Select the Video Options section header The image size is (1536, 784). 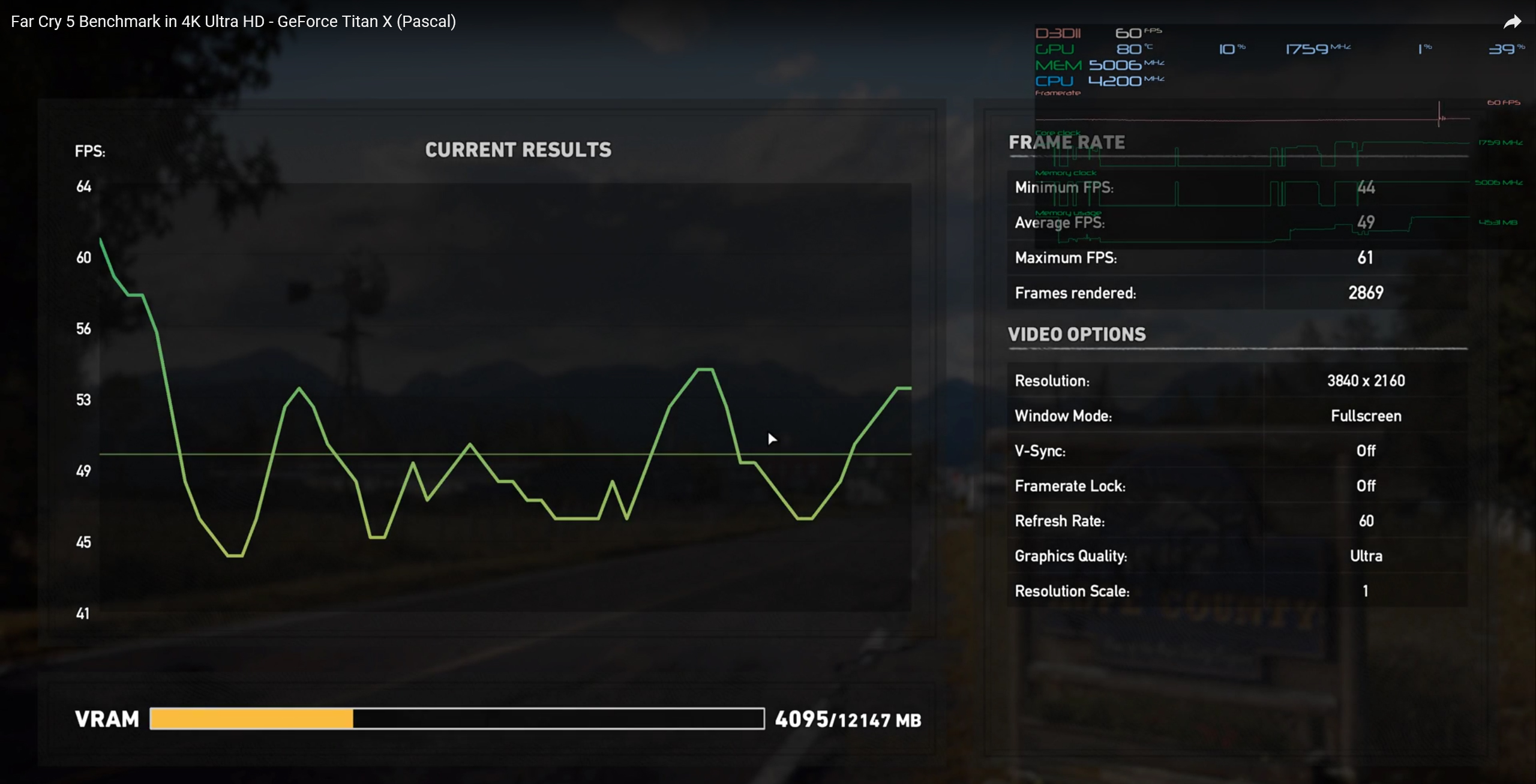tap(1076, 334)
